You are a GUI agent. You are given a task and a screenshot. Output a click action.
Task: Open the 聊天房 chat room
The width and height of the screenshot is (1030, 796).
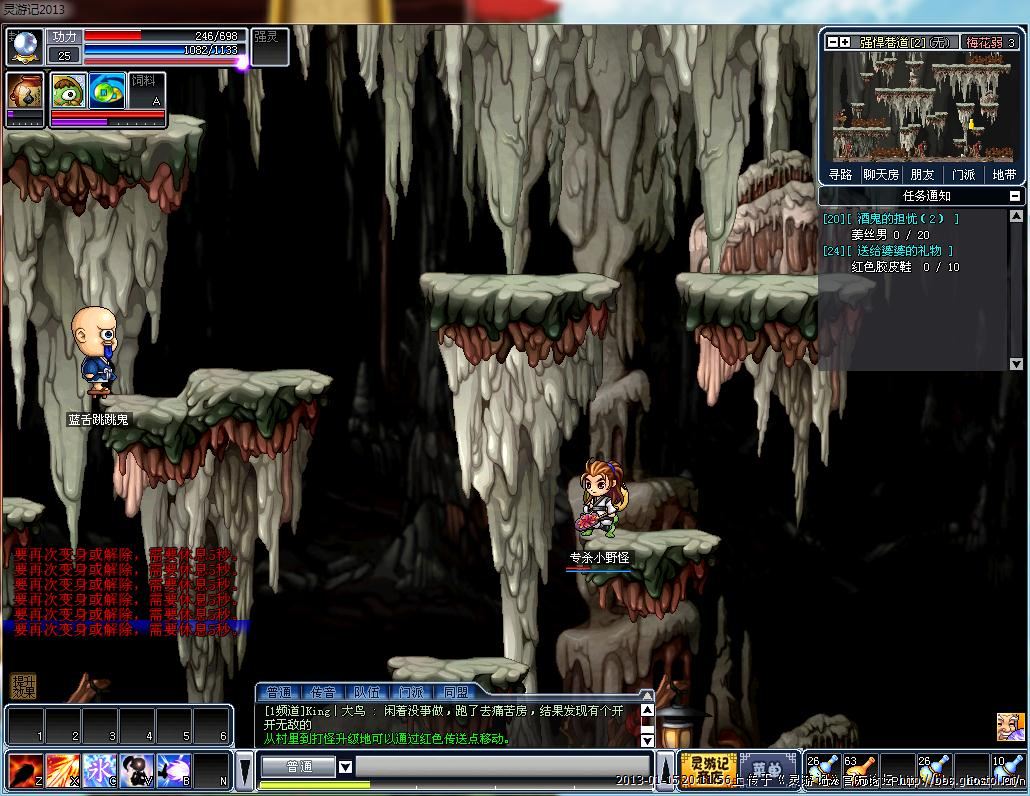(x=881, y=174)
